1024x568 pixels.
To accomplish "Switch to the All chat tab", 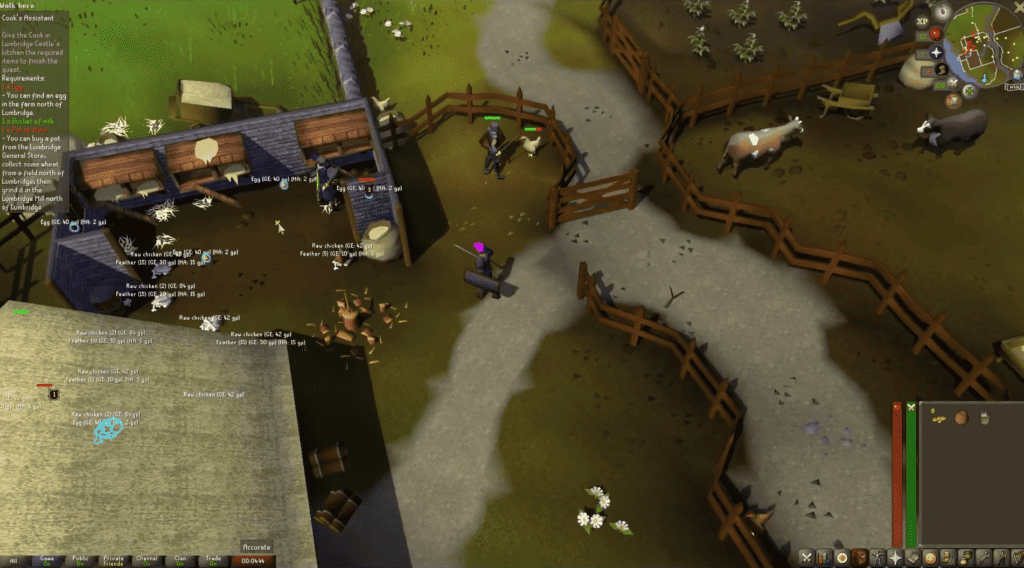I will (14, 561).
